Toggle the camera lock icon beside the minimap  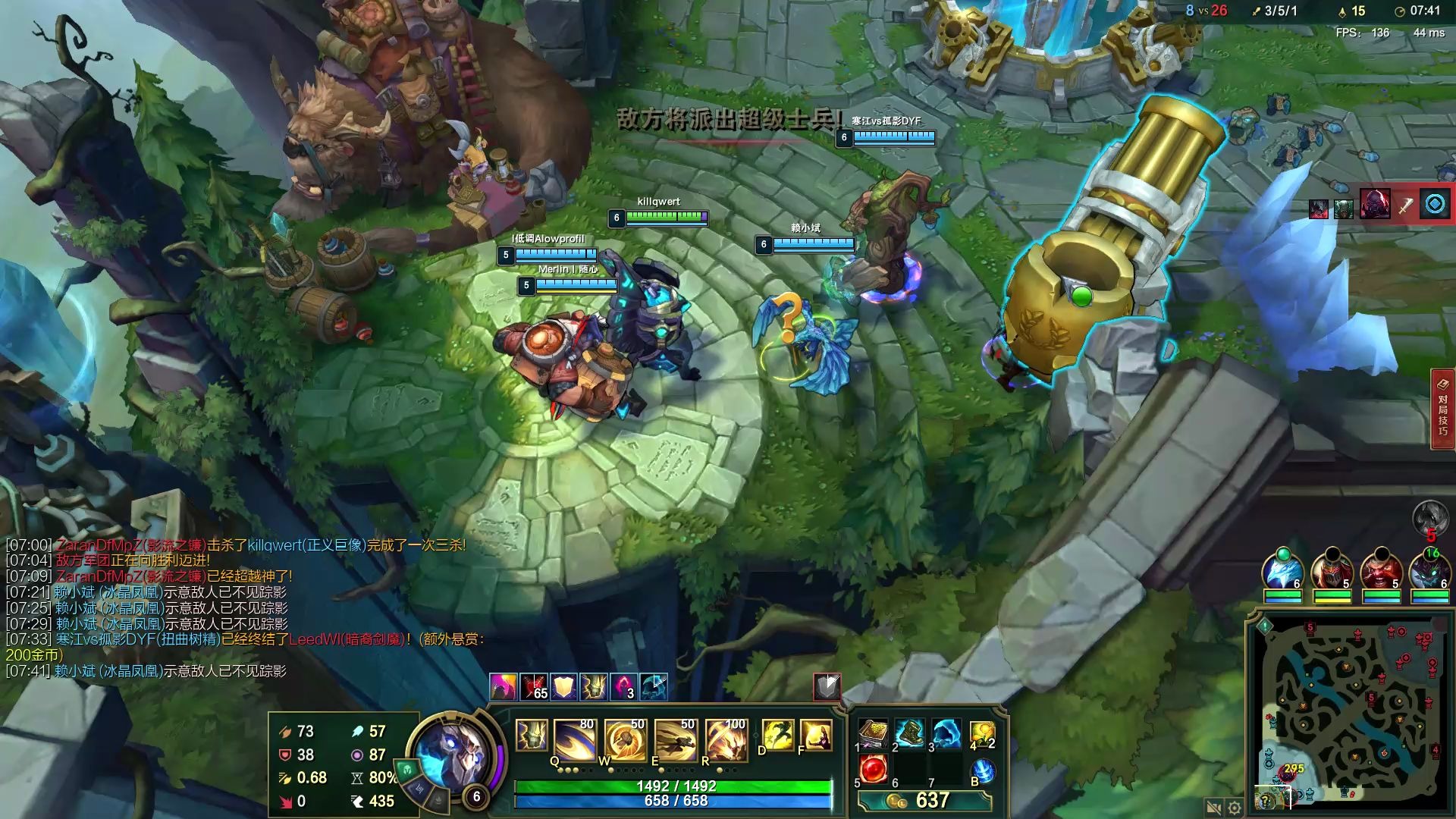(x=1213, y=808)
